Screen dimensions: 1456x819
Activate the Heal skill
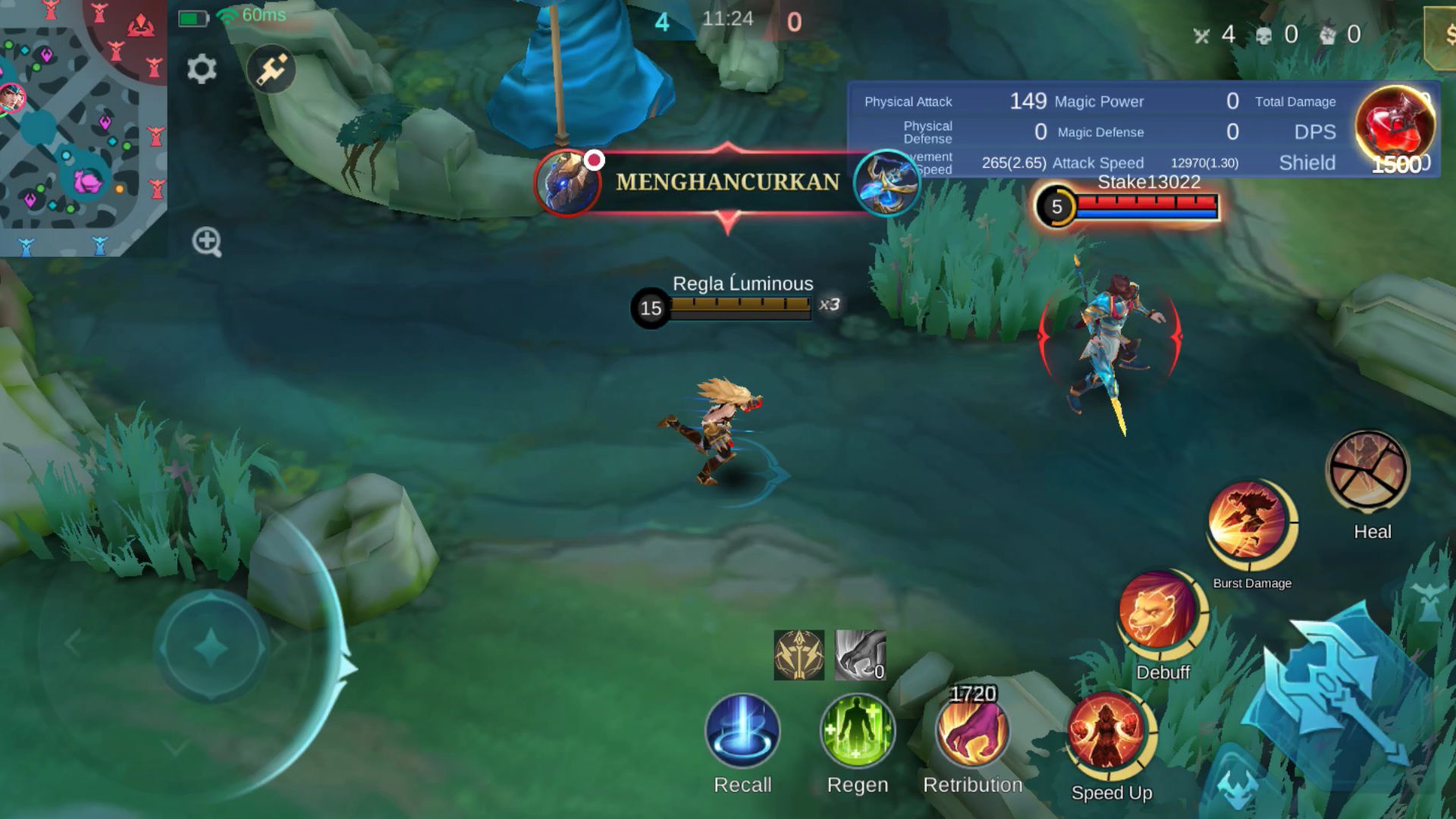click(1368, 472)
